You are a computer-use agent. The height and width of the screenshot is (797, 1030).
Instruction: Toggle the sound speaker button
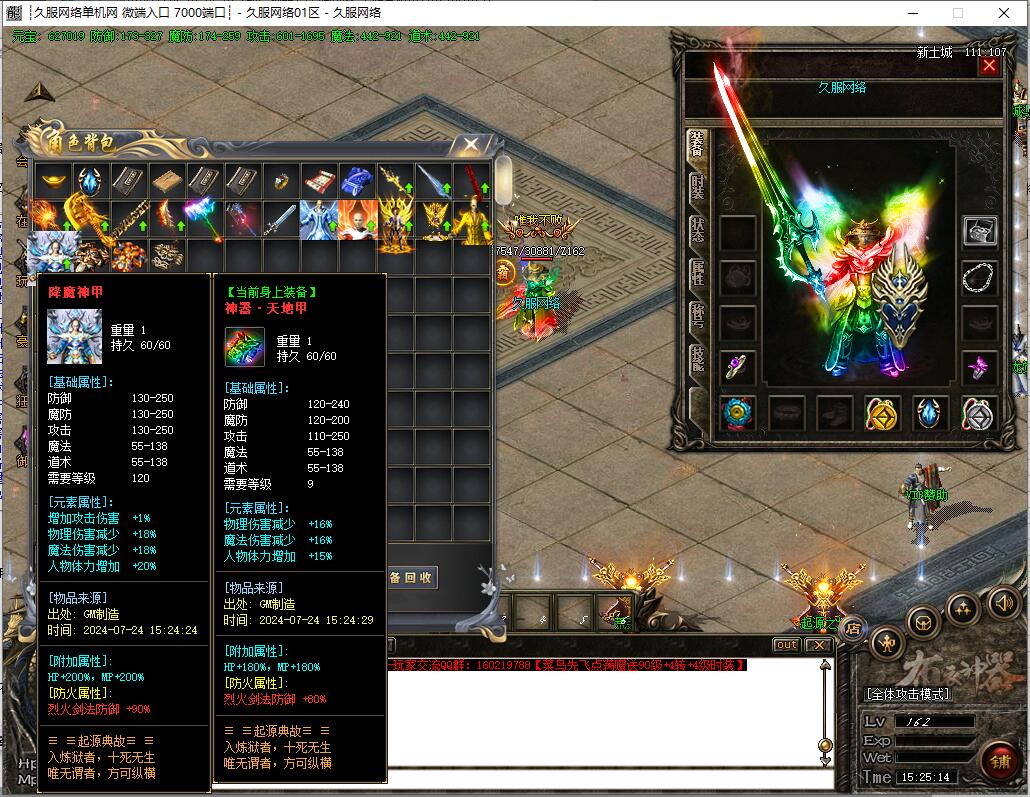[x=1003, y=603]
